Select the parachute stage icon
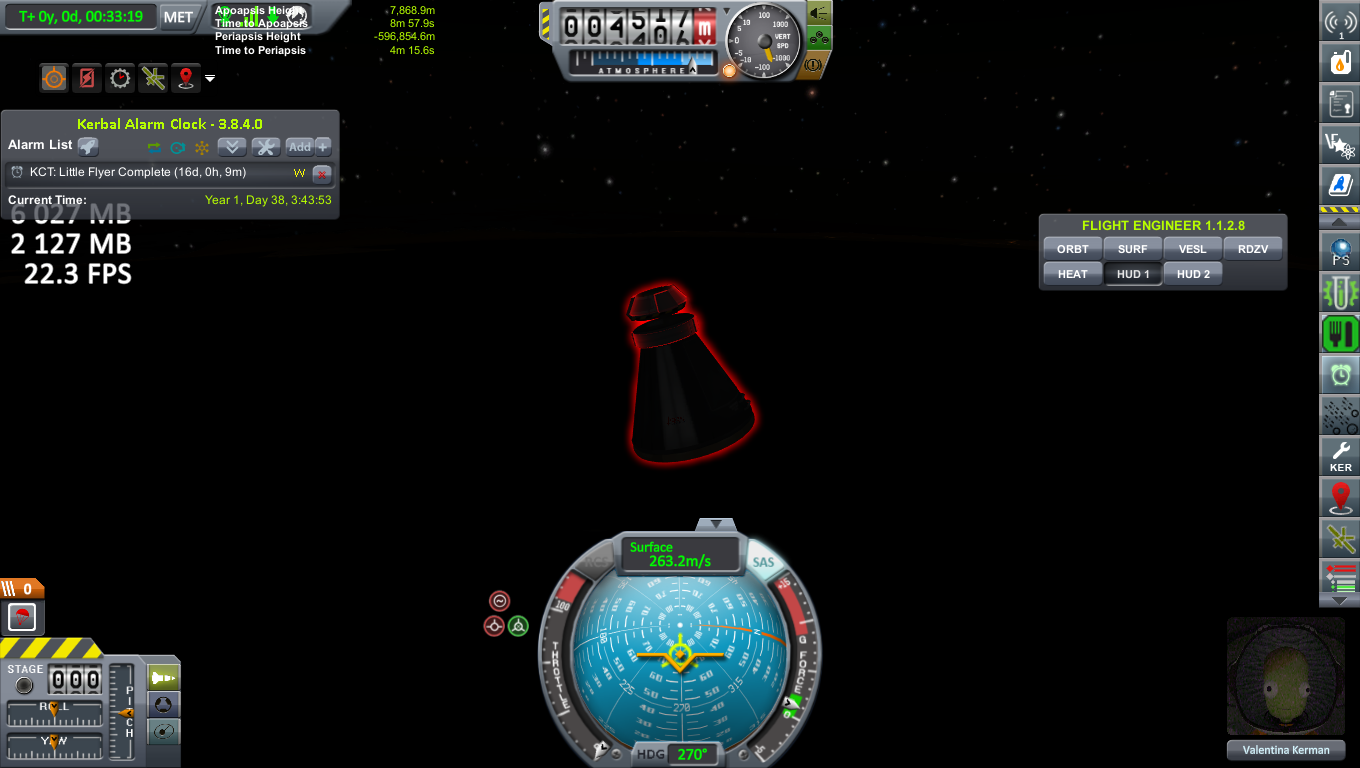Viewport: 1360px width, 768px height. point(22,617)
